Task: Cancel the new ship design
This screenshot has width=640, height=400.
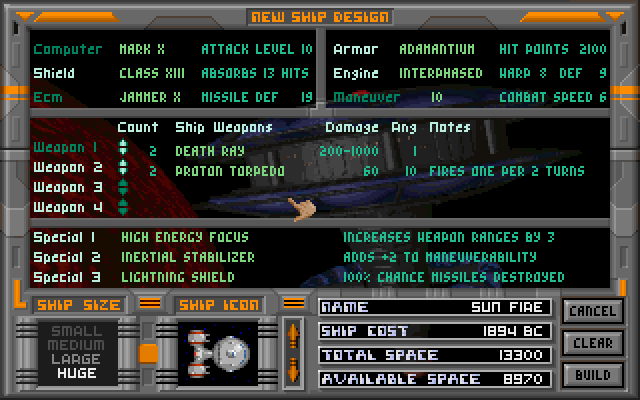Action: click(x=591, y=311)
